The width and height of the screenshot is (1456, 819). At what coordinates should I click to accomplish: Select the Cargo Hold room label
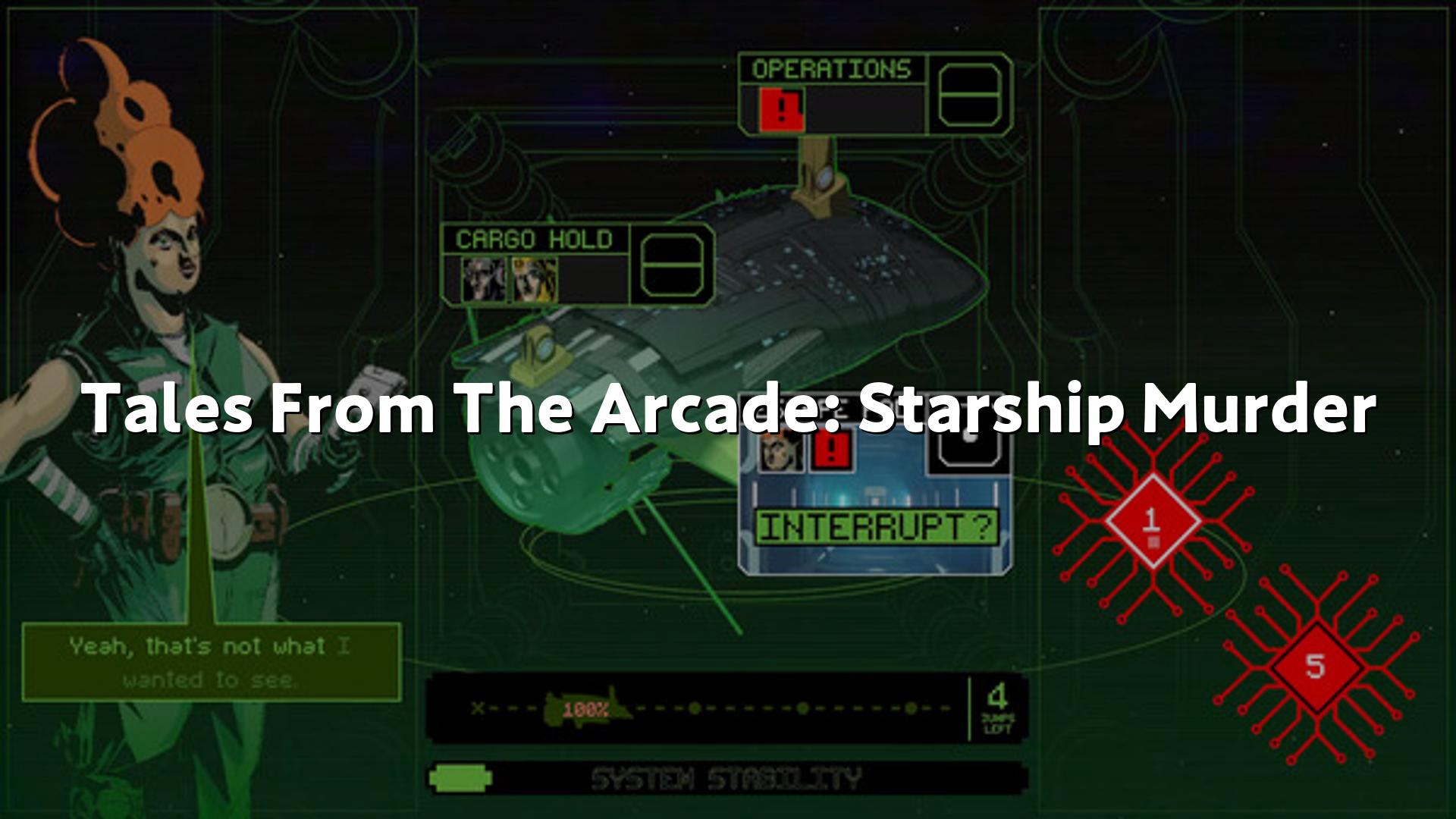(x=534, y=240)
